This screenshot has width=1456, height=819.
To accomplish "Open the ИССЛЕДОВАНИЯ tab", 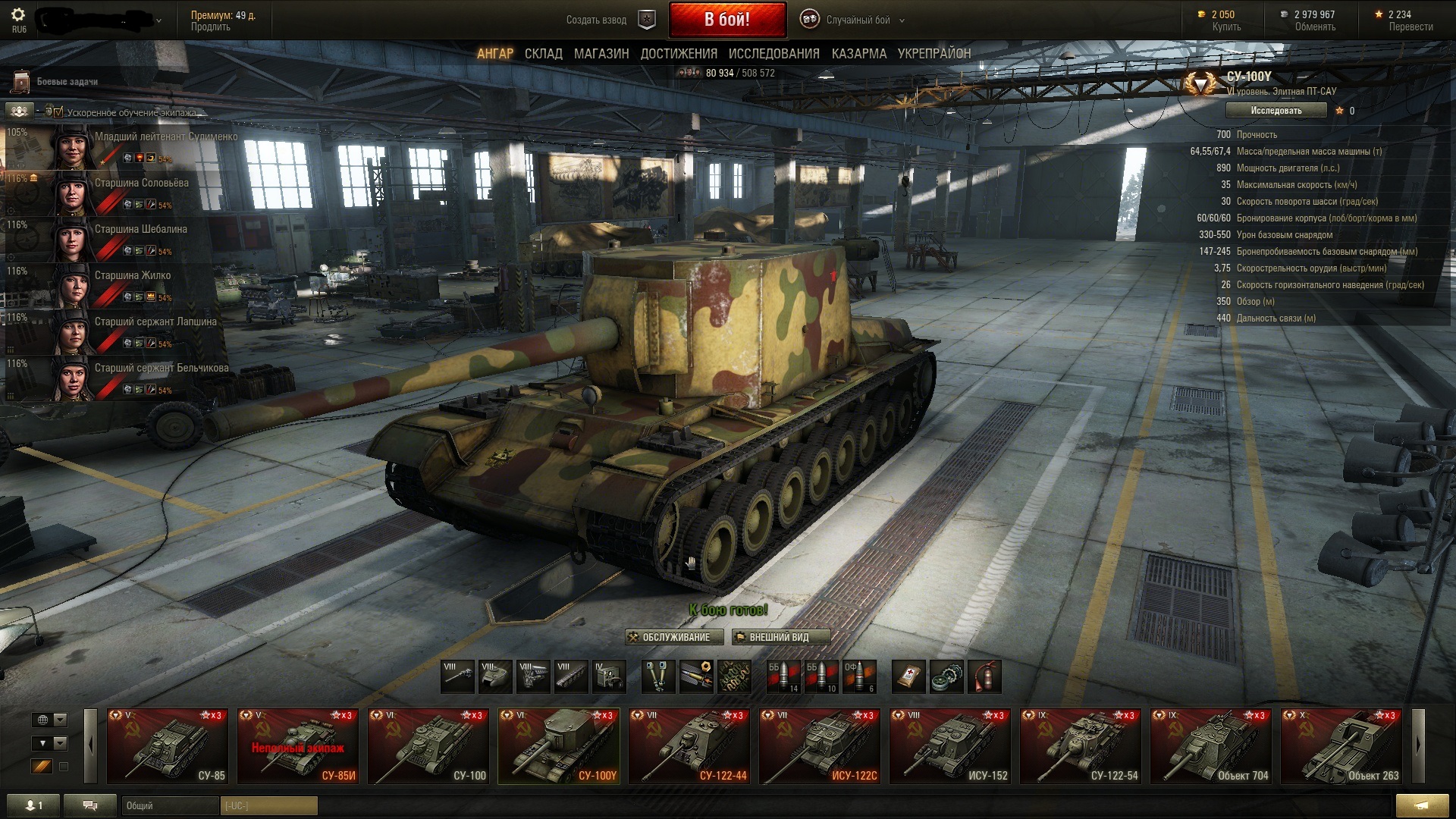I will (773, 54).
